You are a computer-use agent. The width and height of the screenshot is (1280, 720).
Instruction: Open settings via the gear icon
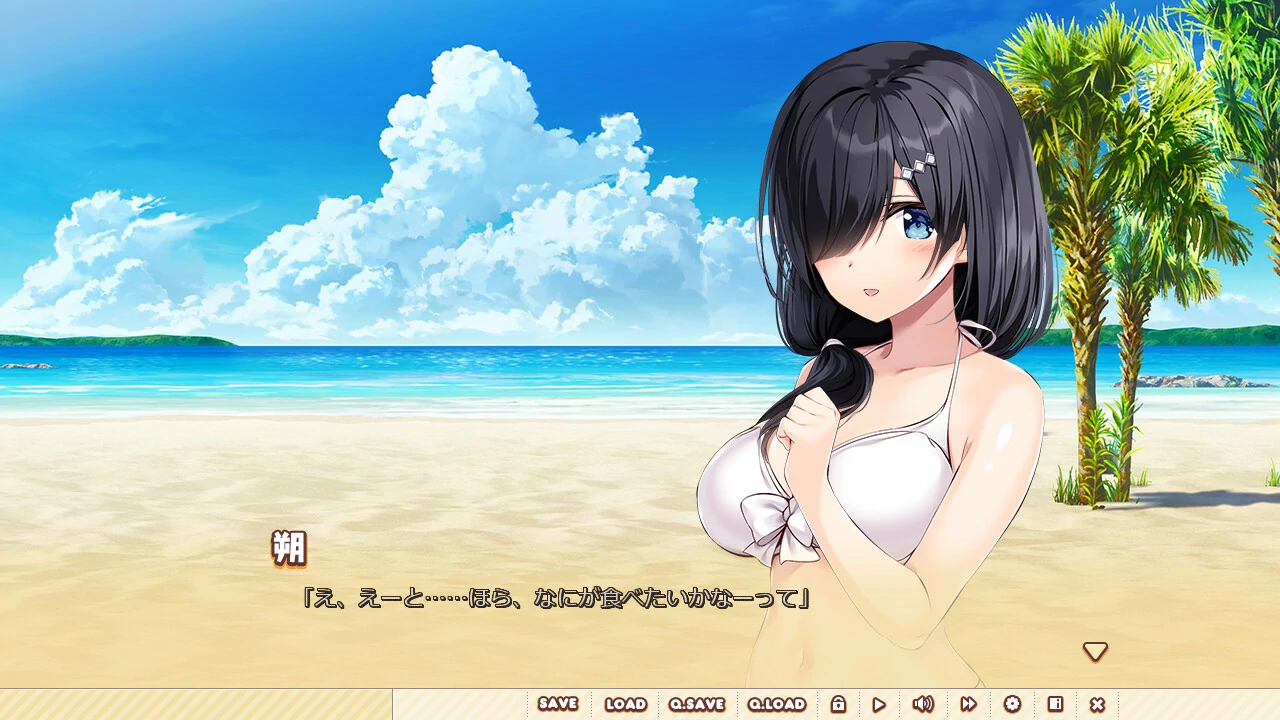tap(1012, 704)
